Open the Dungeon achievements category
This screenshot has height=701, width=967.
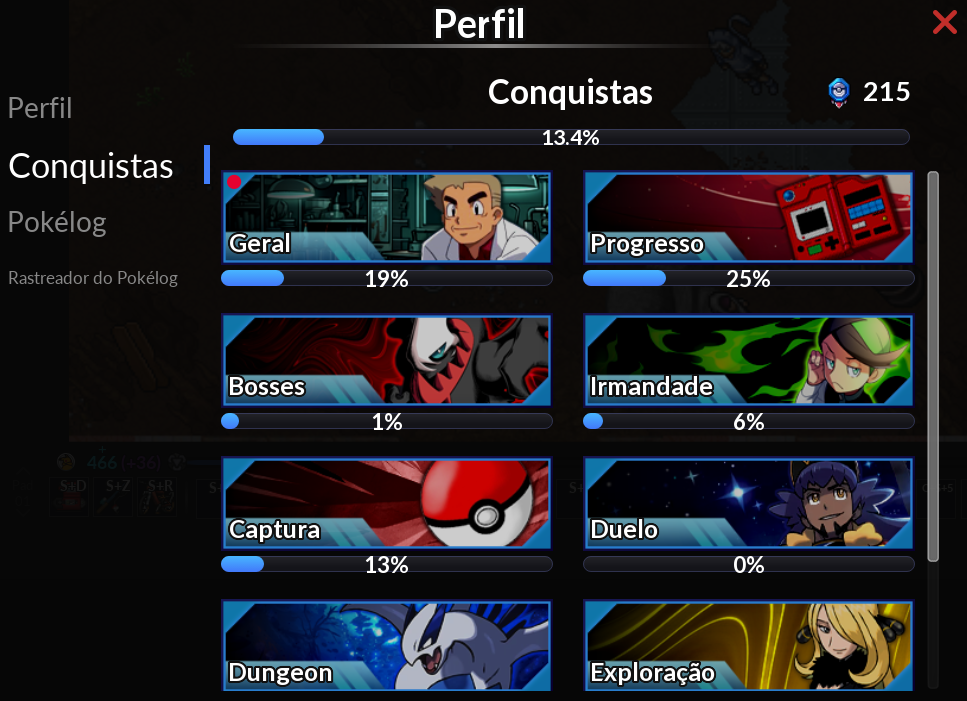tap(386, 645)
